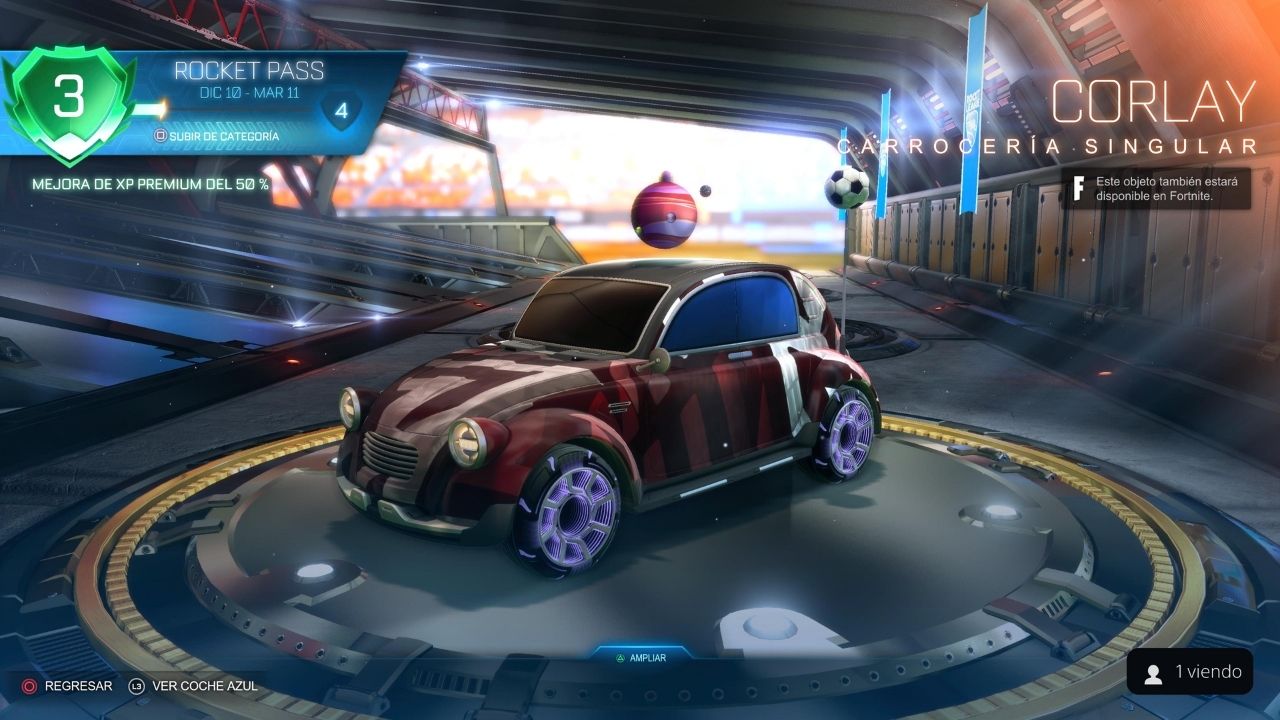The image size is (1280, 720).
Task: Go back with the Regresar option
Action: pos(68,686)
